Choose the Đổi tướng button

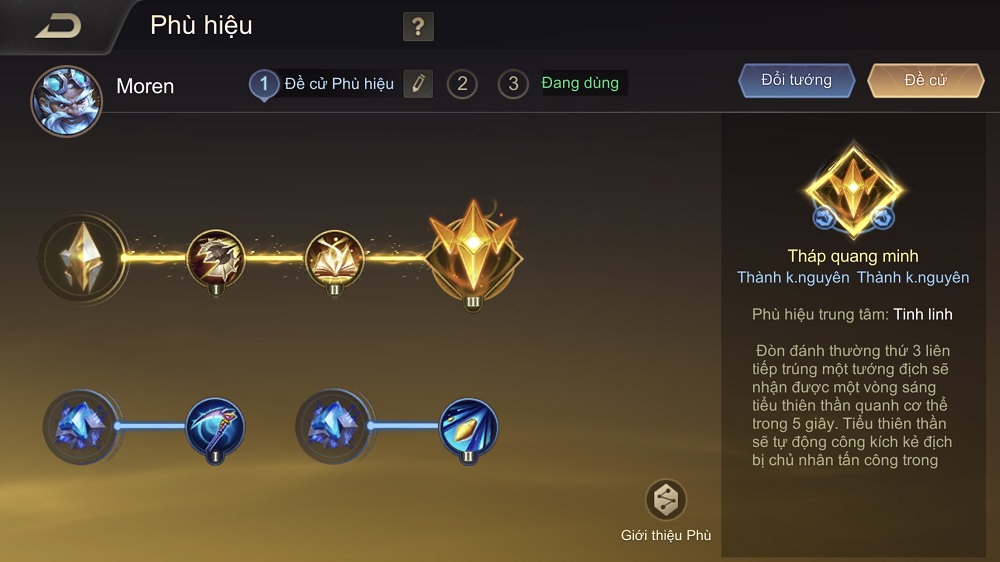tap(797, 81)
